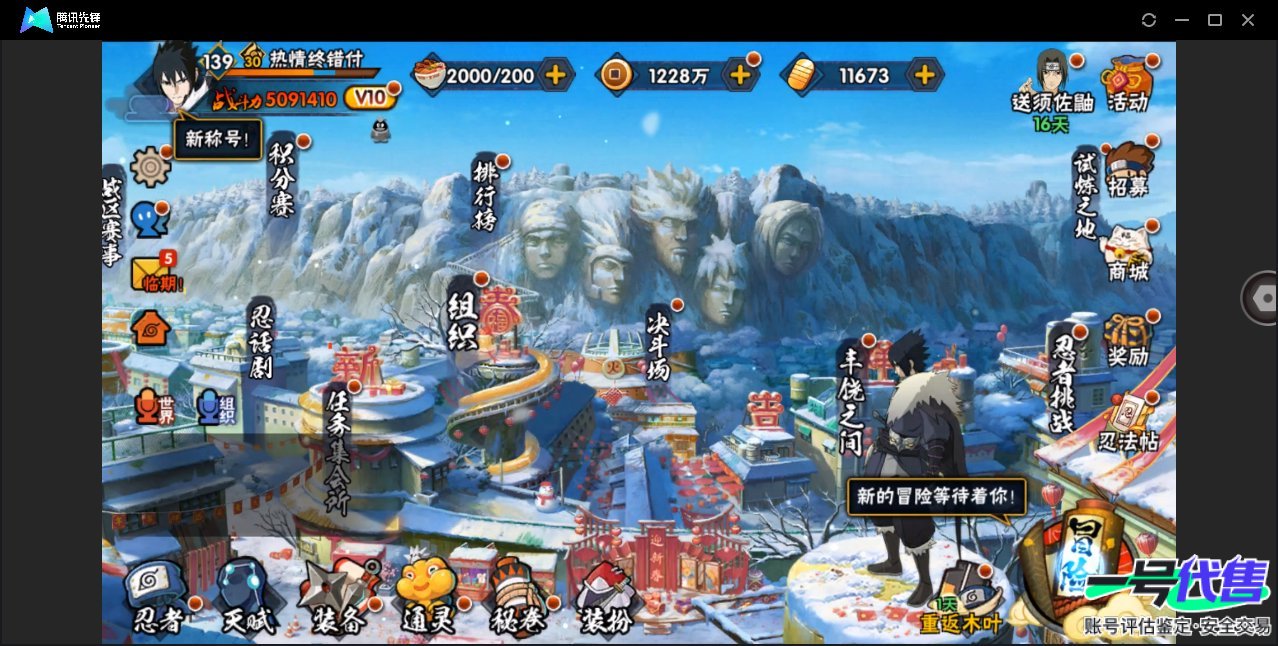The width and height of the screenshot is (1278, 646).
Task: Open the 忍法帖 scroll pass icon
Action: coord(1127,423)
